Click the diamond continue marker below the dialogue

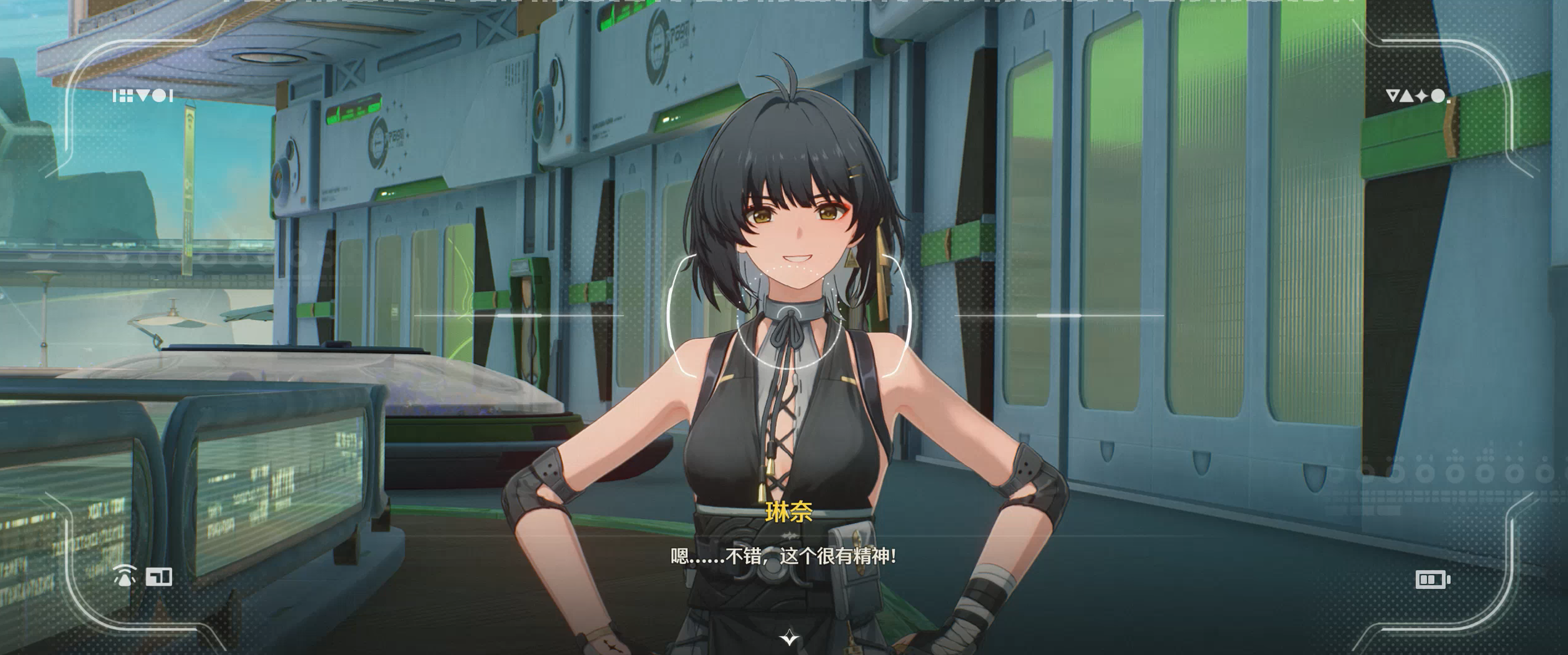pos(789,638)
